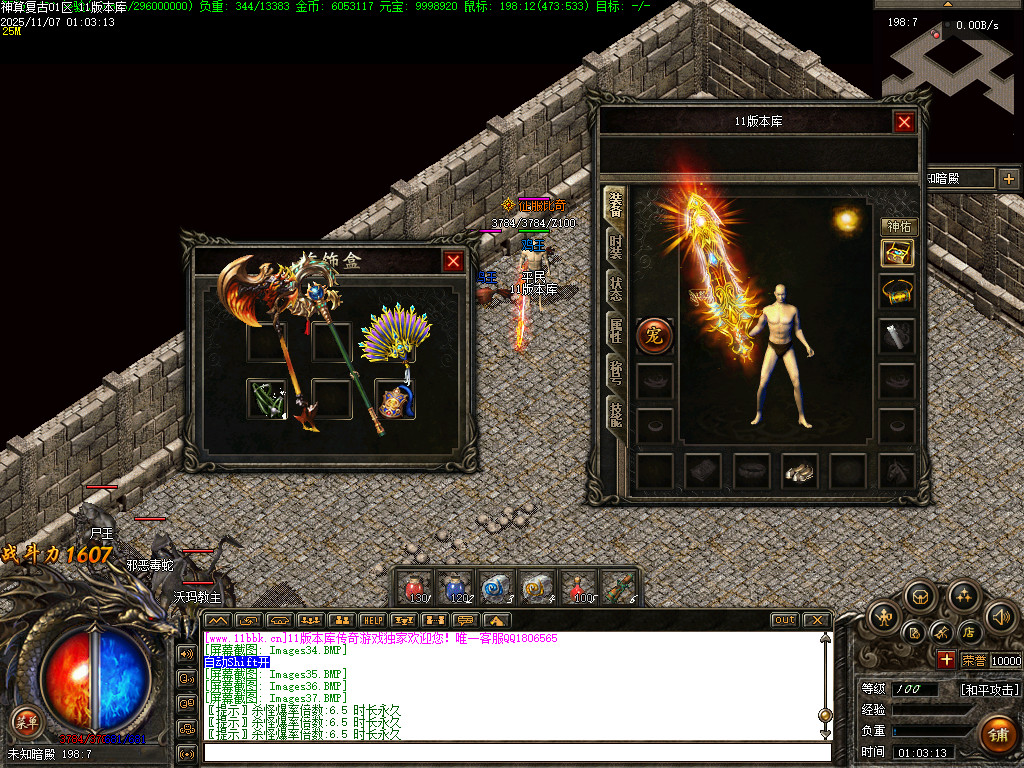Select the equipped shoes slot

(x=798, y=470)
